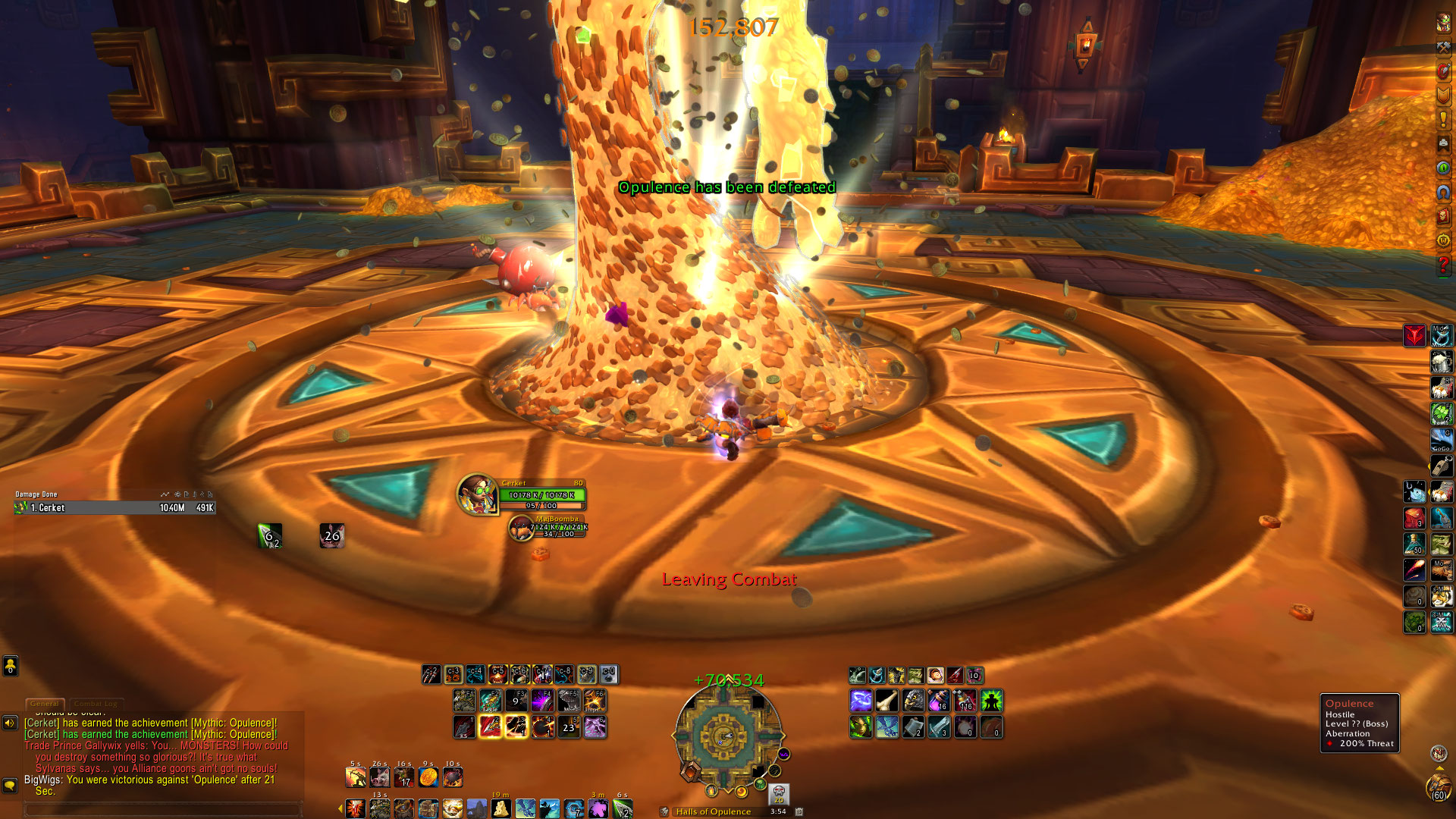Use the cheese wedge item on the bottom bar
1456x819 pixels.
(x=501, y=808)
